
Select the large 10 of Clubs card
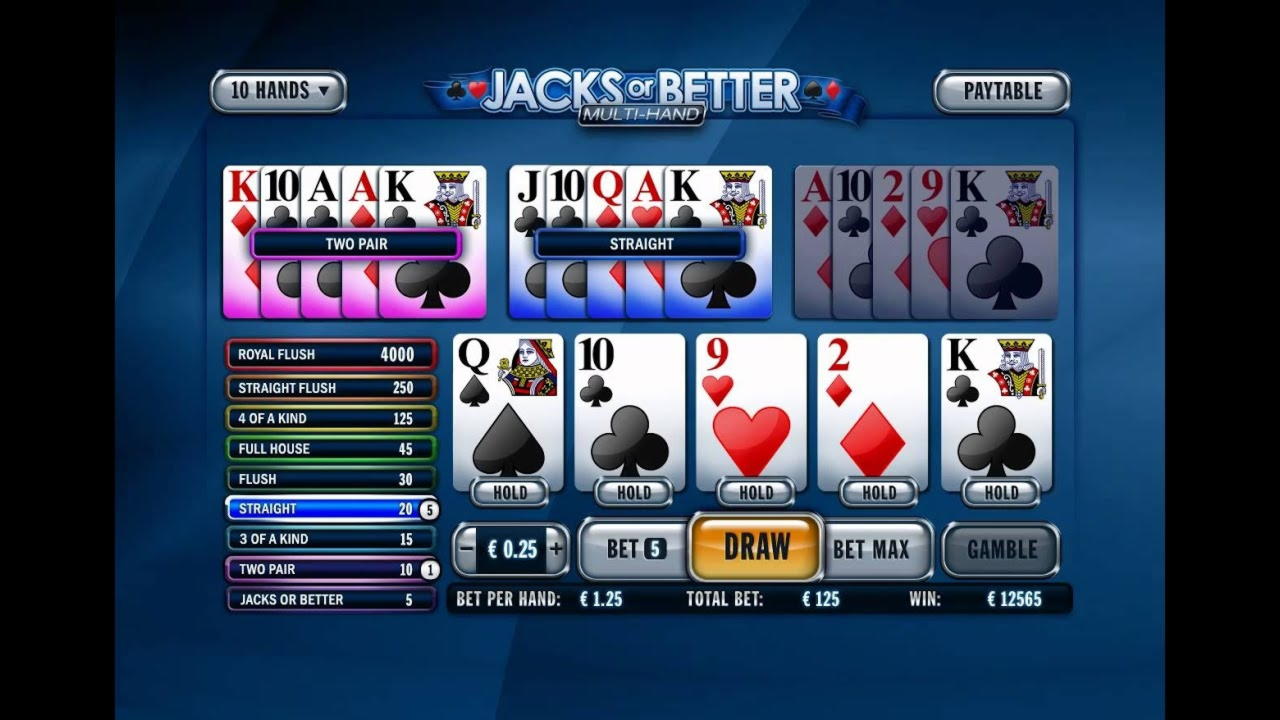tap(630, 410)
